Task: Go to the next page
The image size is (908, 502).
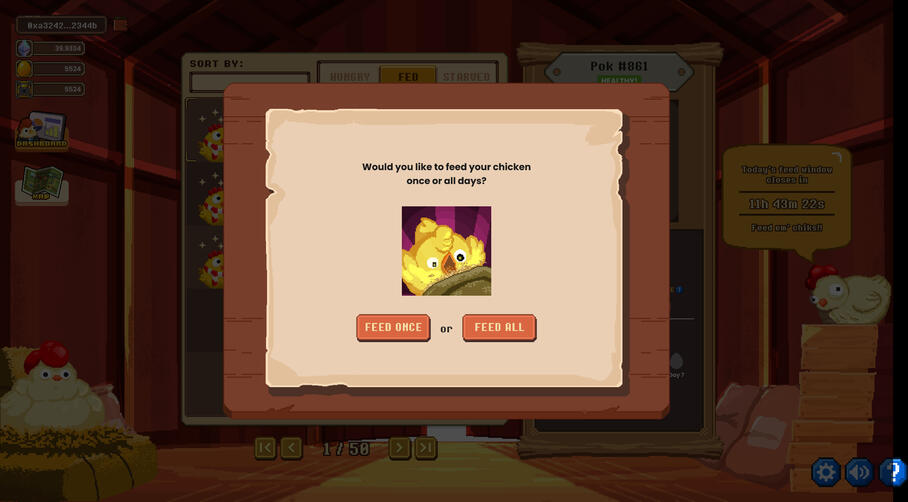Action: pyautogui.click(x=399, y=448)
